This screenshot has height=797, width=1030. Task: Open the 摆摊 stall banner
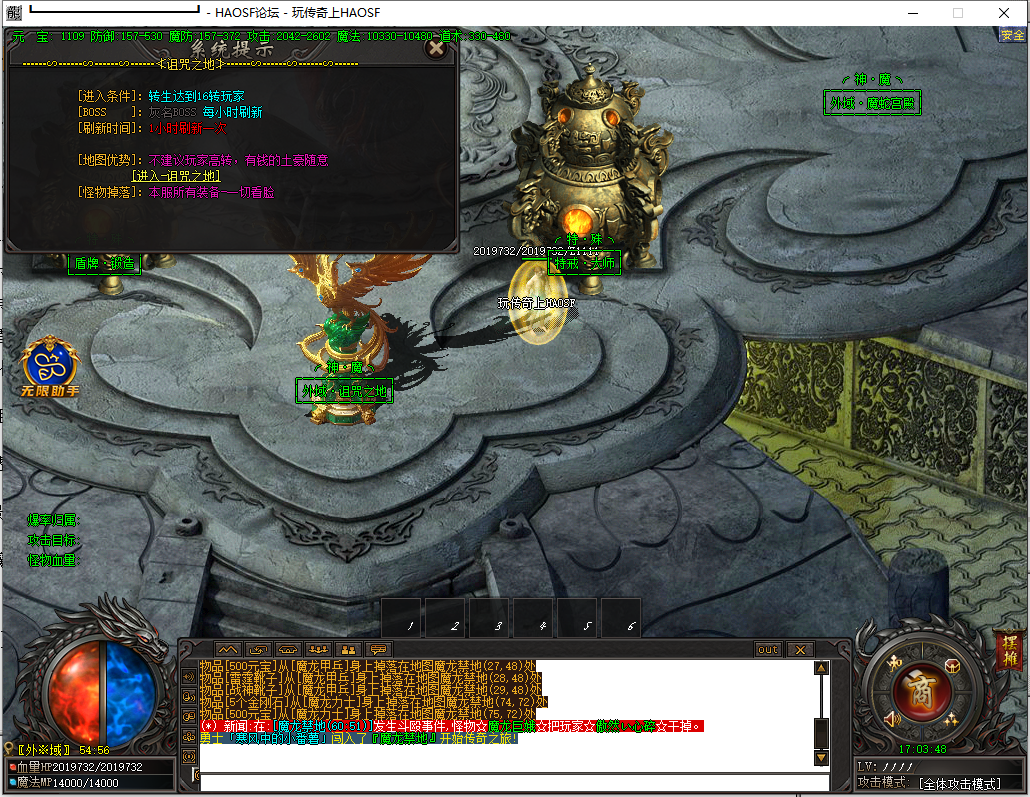point(1008,652)
